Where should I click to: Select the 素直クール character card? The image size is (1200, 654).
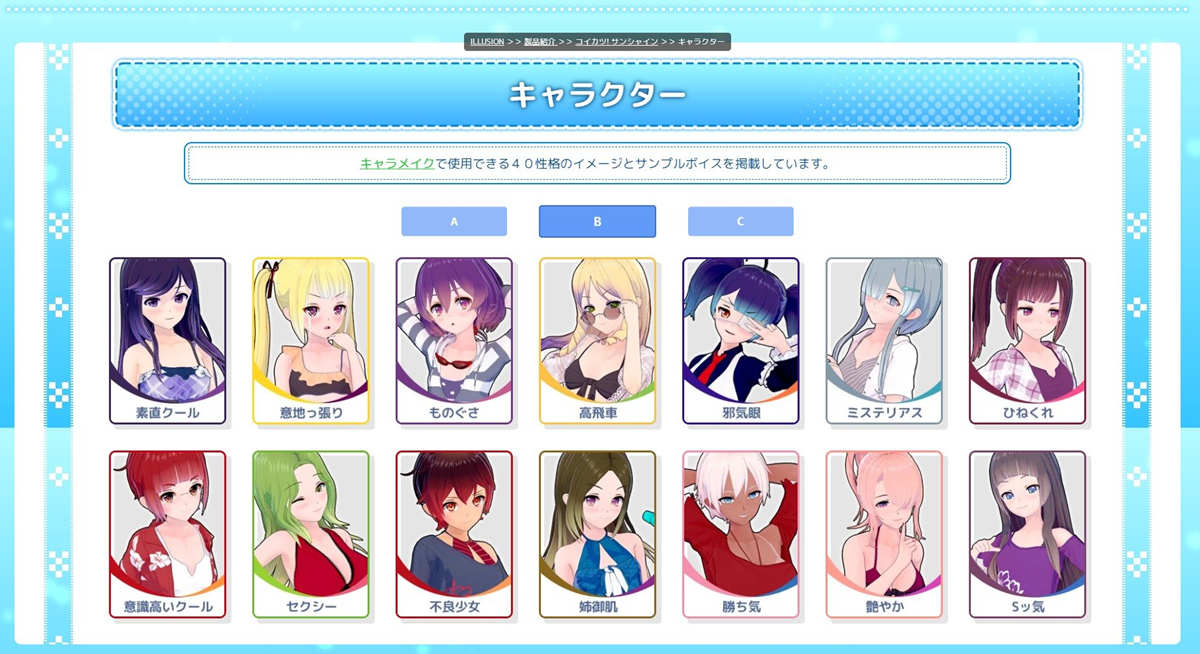pyautogui.click(x=167, y=340)
